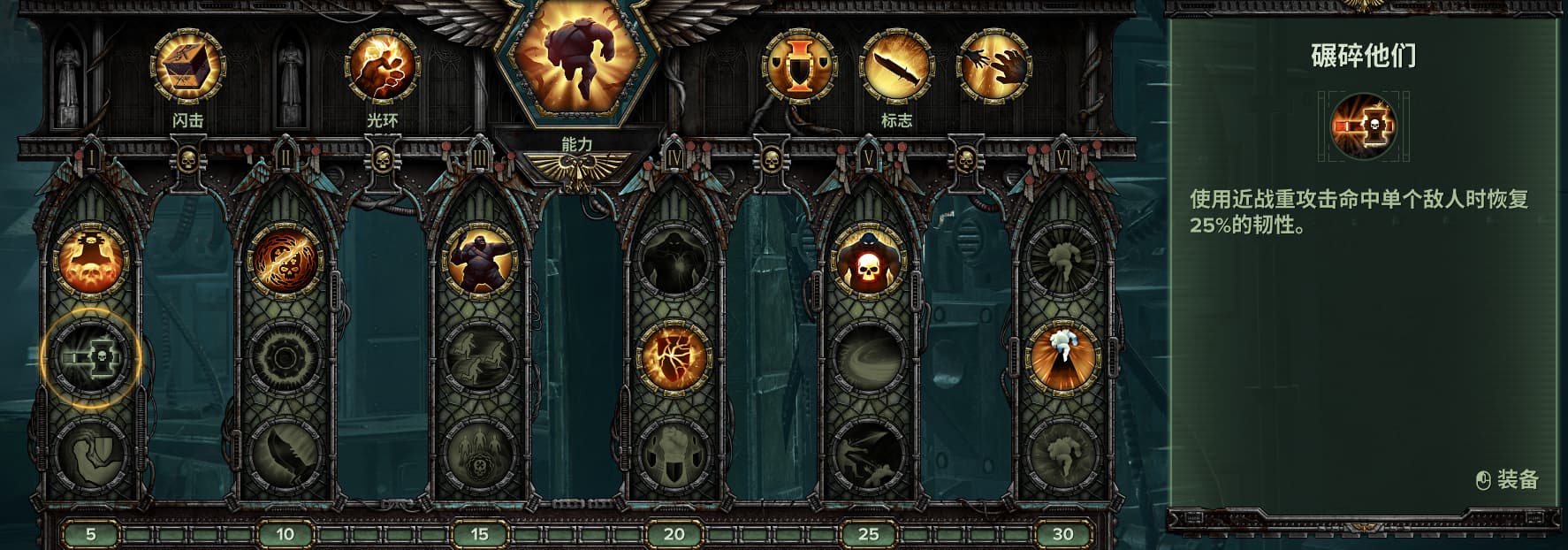The height and width of the screenshot is (550, 1568).
Task: Choose the reaching hands 标志 icon
Action: tap(995, 66)
